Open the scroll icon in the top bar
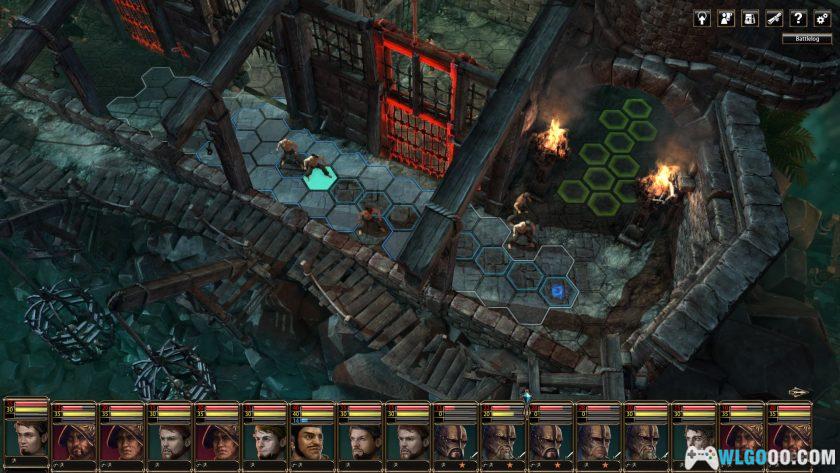Image resolution: width=840 pixels, height=473 pixels. click(x=774, y=18)
